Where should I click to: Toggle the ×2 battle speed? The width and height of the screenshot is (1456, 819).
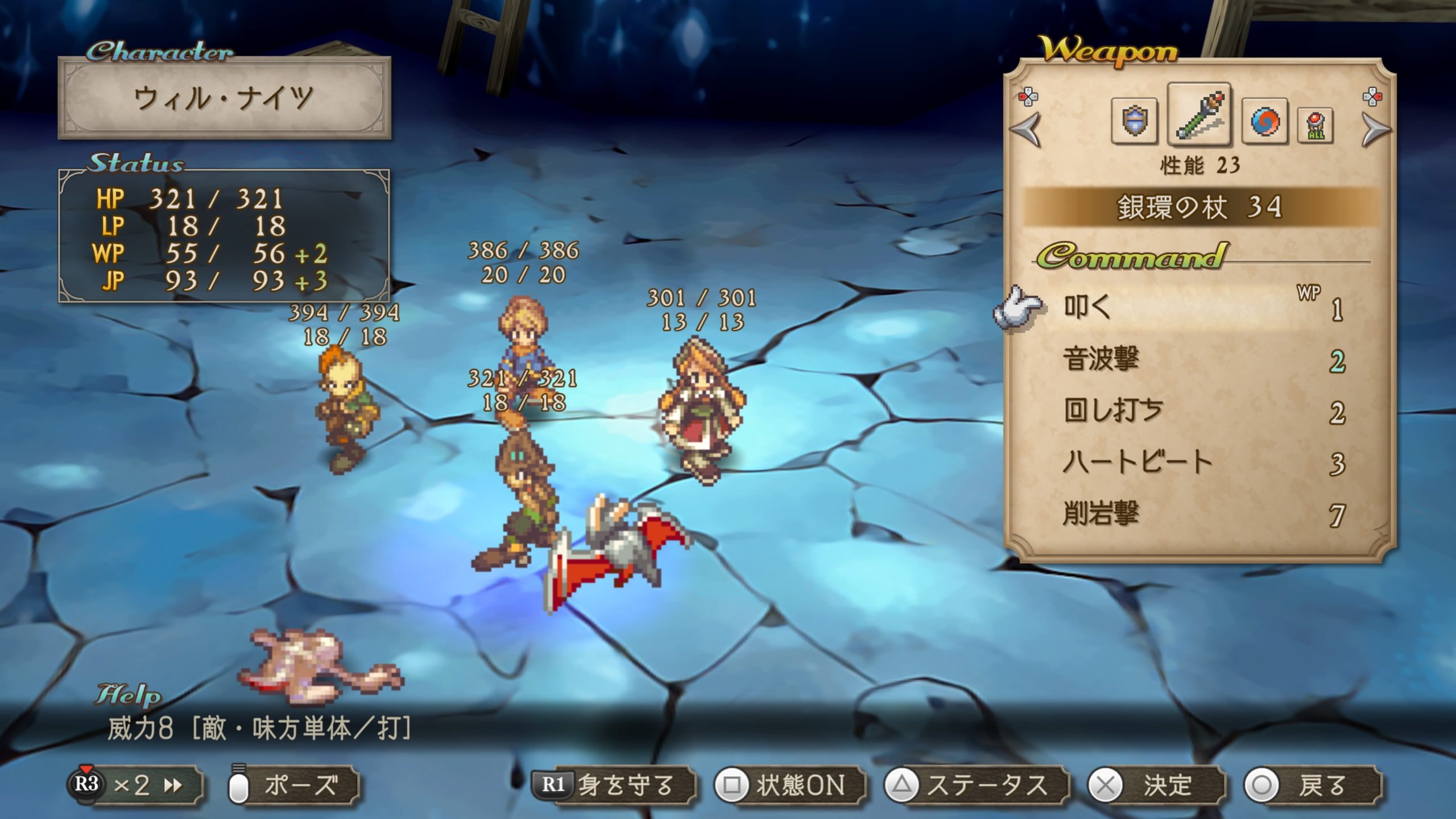click(135, 786)
